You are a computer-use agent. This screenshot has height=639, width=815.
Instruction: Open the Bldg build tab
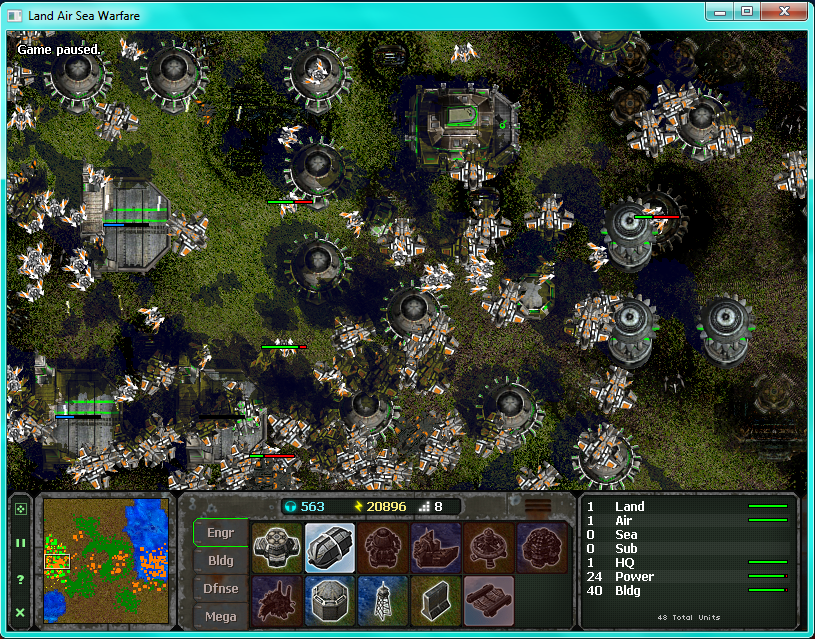click(220, 561)
